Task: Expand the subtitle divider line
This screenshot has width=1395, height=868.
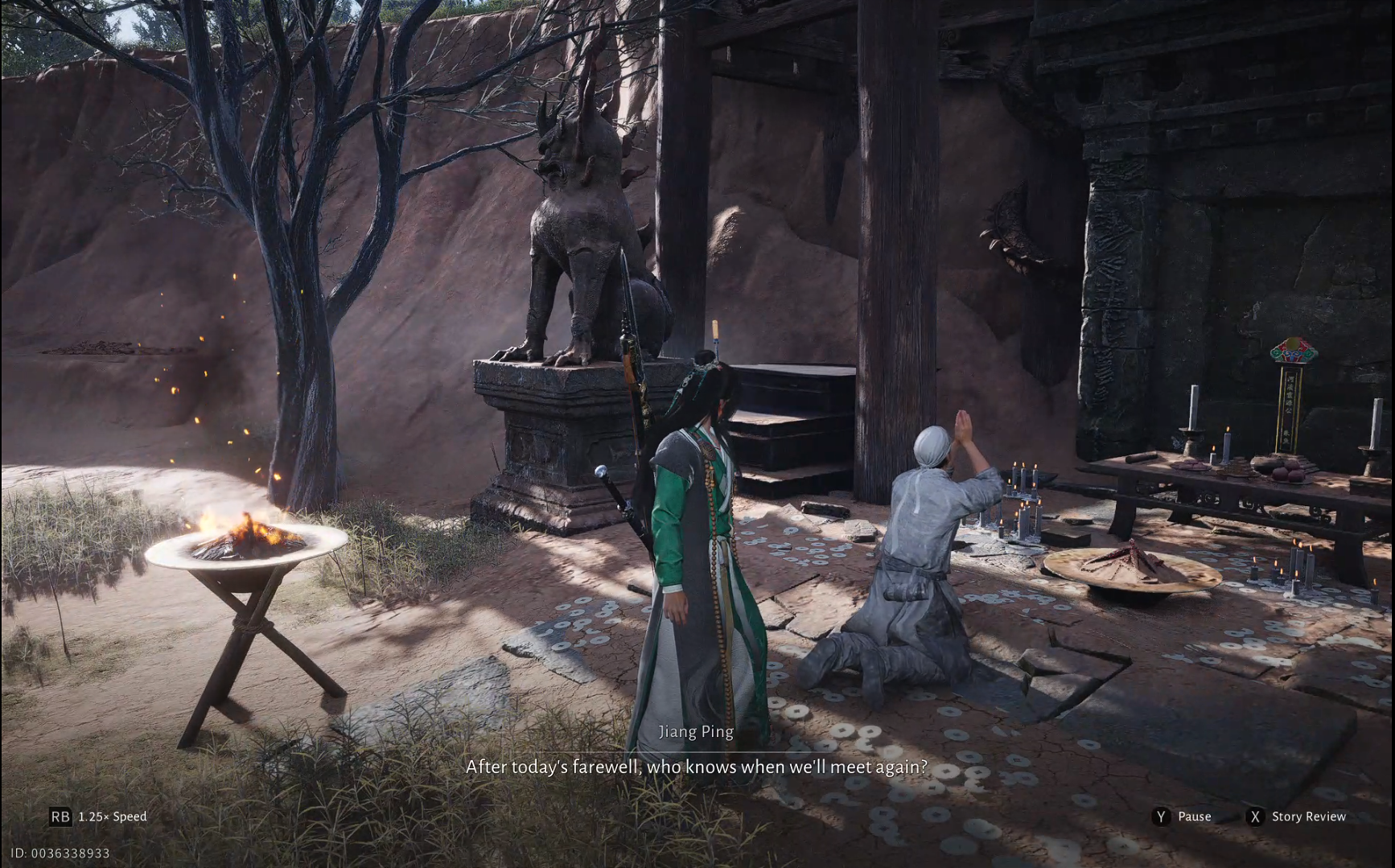Action: coord(696,748)
